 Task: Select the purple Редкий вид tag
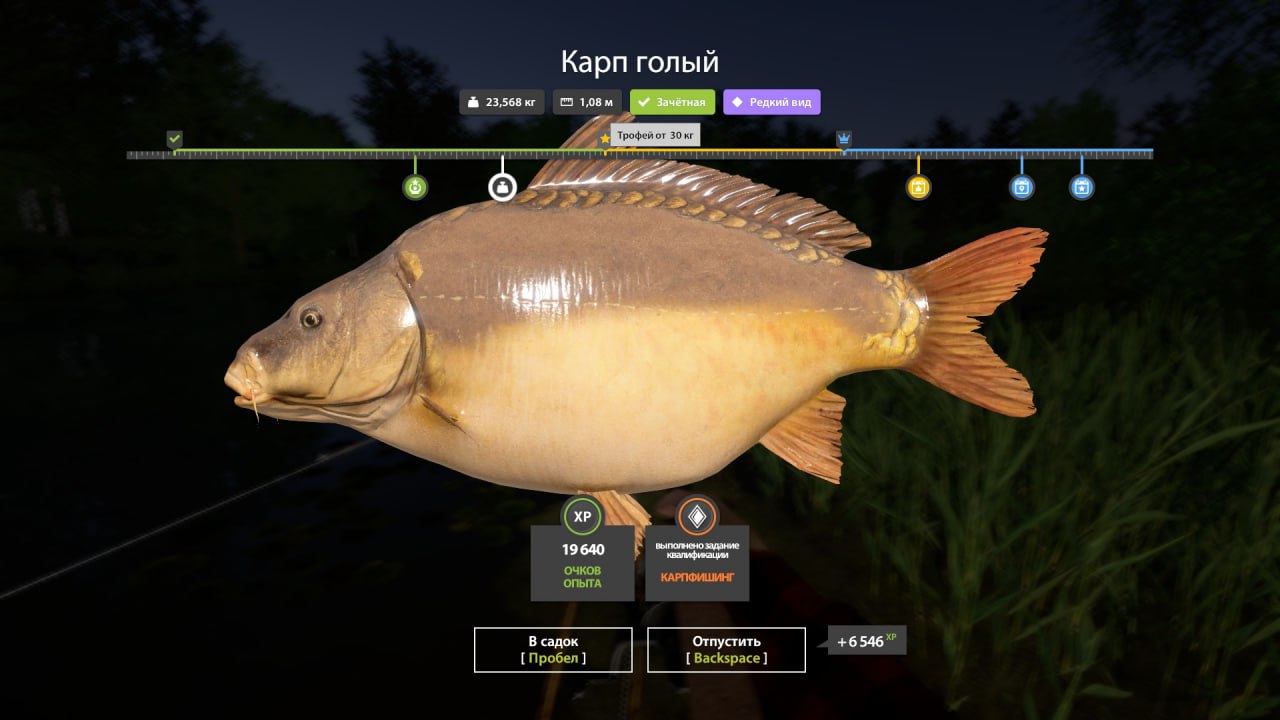point(772,102)
